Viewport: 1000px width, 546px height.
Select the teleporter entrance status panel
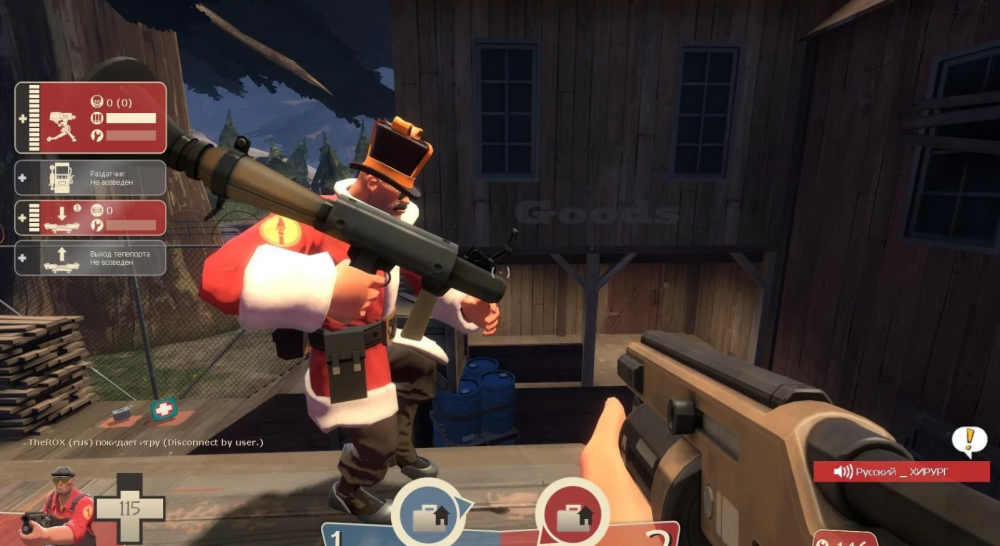click(x=91, y=217)
